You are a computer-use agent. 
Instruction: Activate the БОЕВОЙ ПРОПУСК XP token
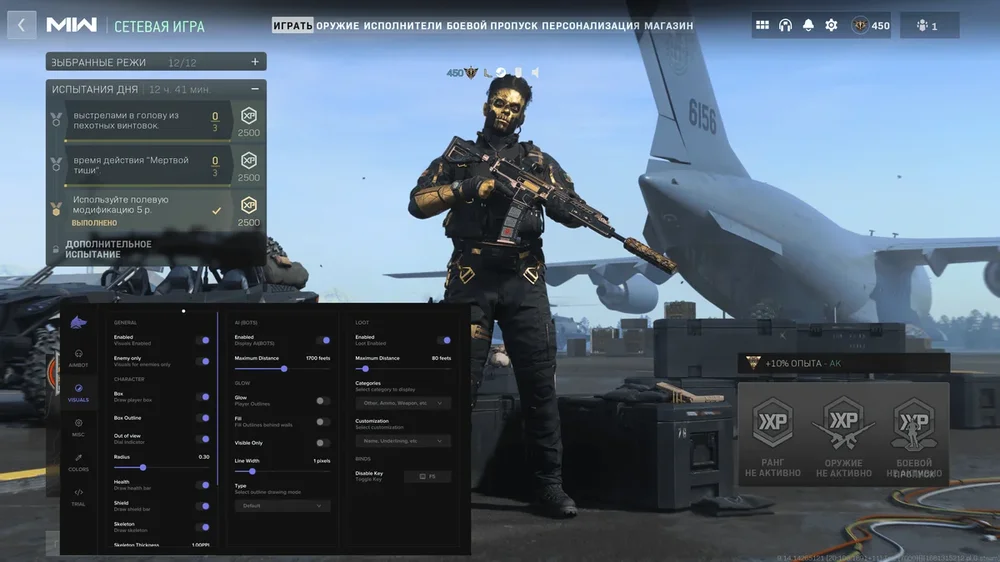click(x=914, y=435)
